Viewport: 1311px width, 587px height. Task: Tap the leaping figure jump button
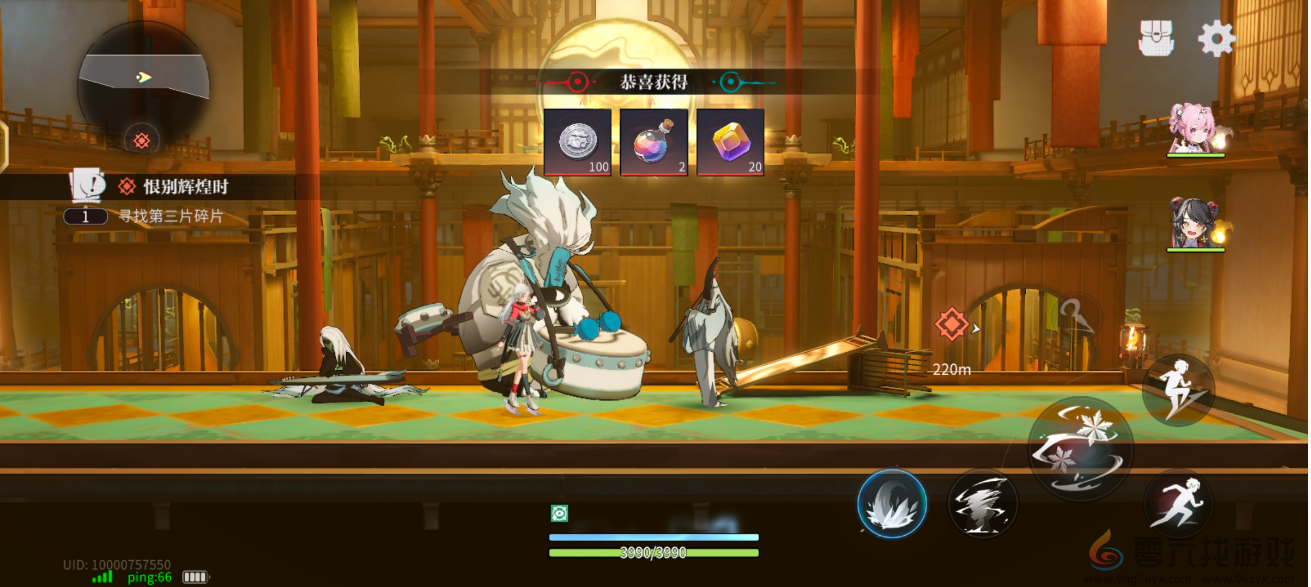coord(1178,387)
